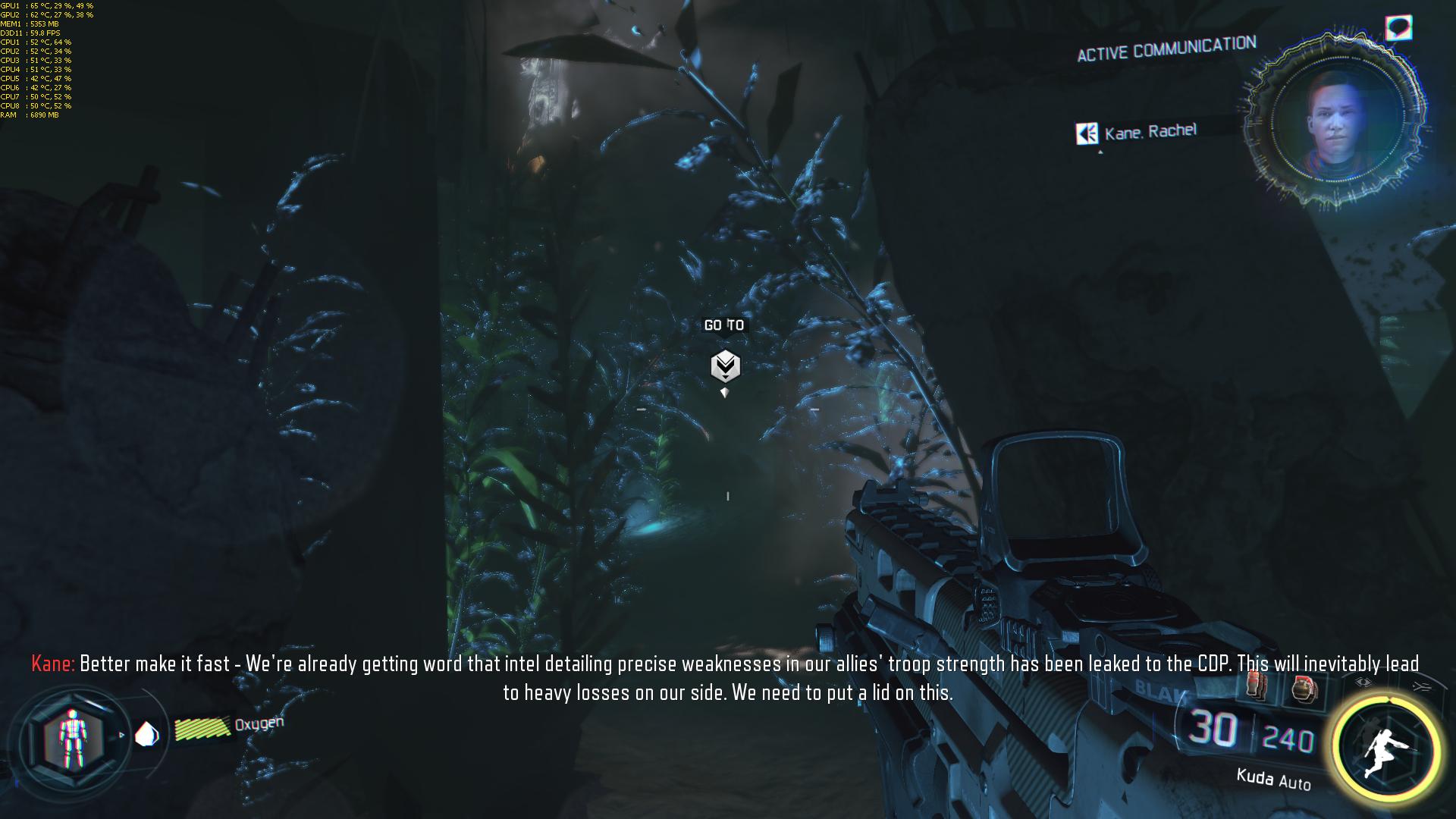Open the player body status hexagon
Image resolution: width=1456 pixels, height=819 pixels.
tap(71, 737)
